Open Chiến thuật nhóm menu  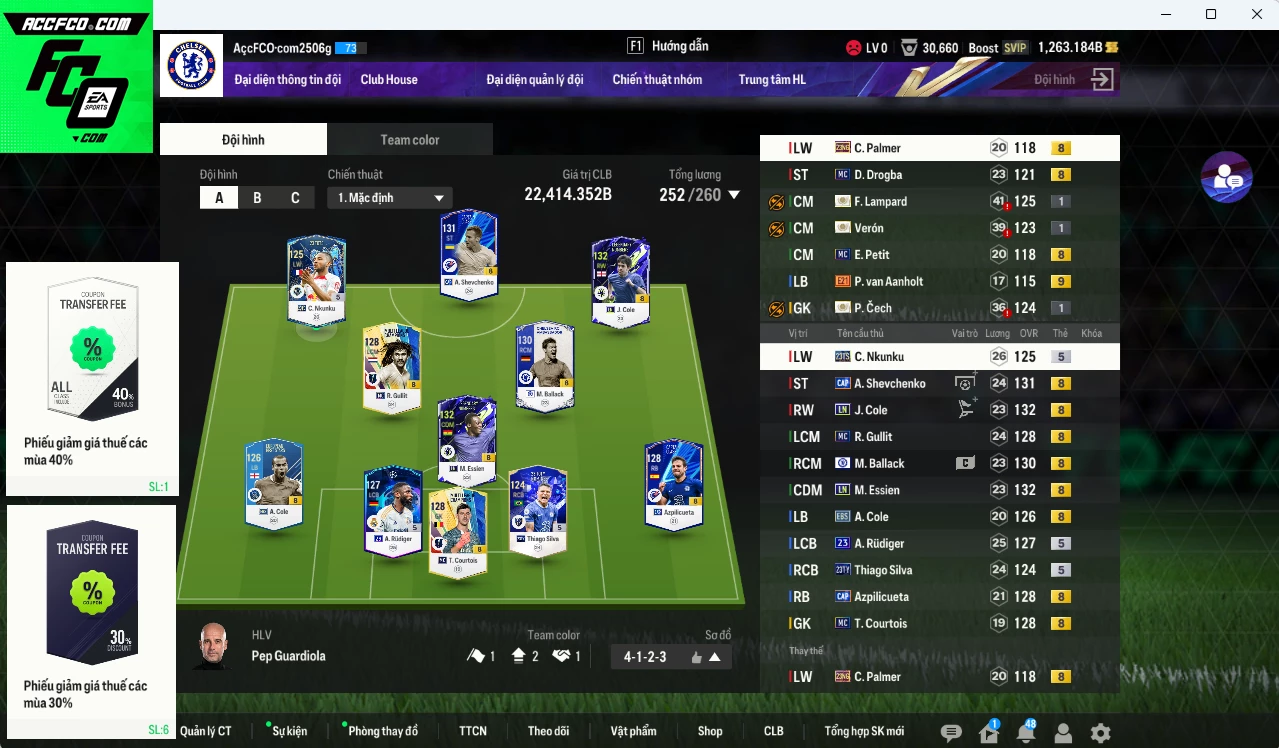point(657,80)
